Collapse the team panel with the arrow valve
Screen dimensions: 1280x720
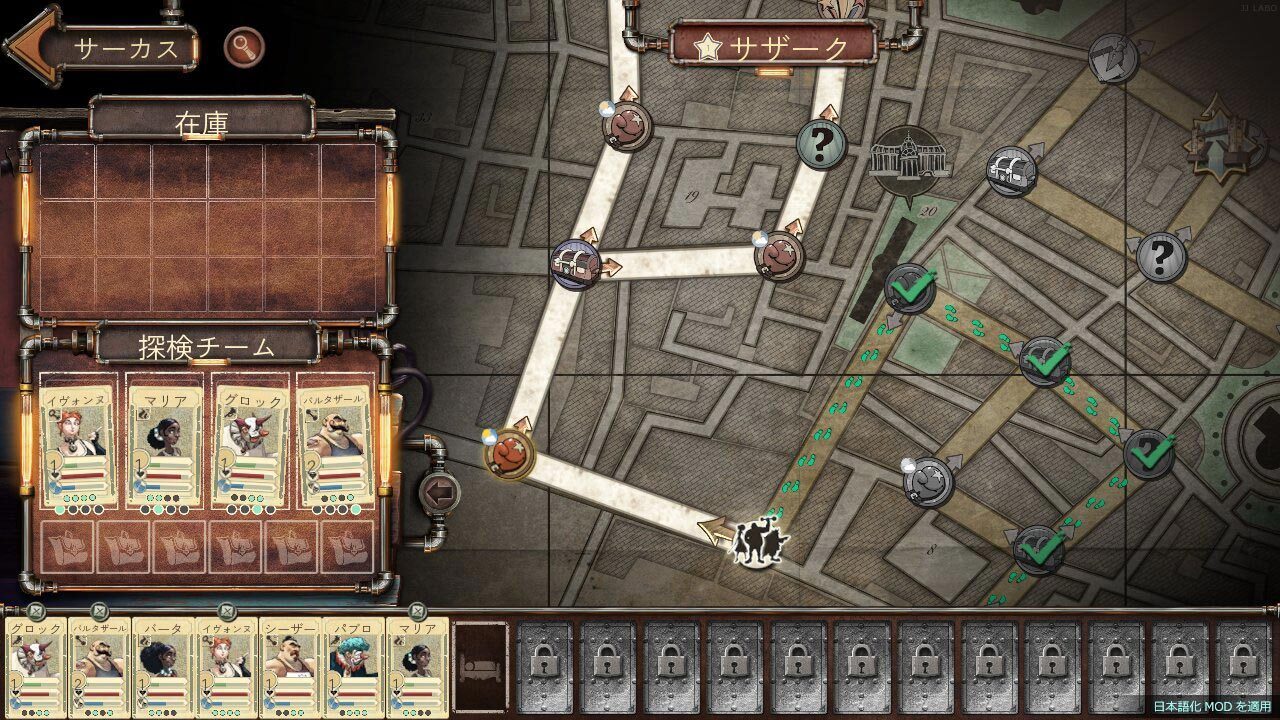pyautogui.click(x=437, y=491)
